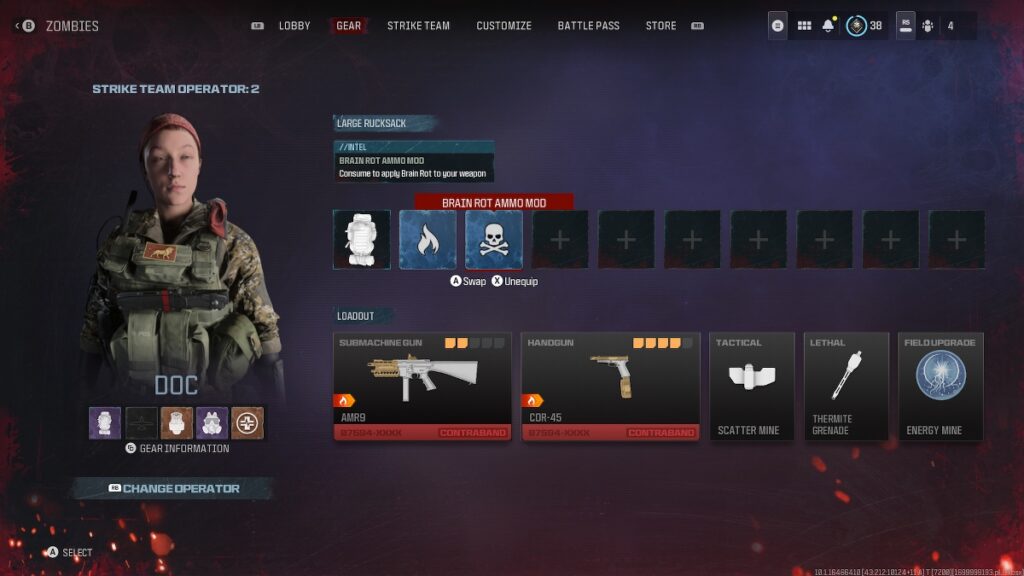Select the Gear tab
The width and height of the screenshot is (1024, 576).
[x=349, y=26]
